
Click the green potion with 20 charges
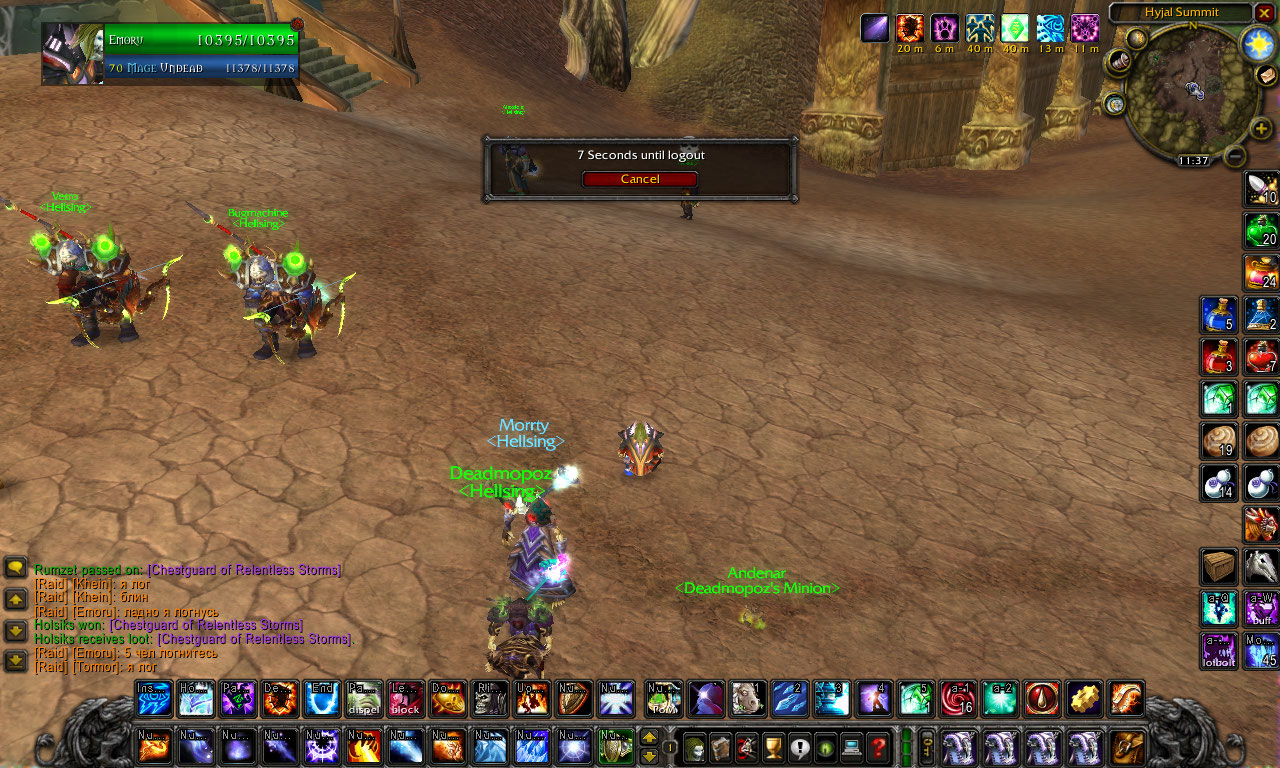1261,231
